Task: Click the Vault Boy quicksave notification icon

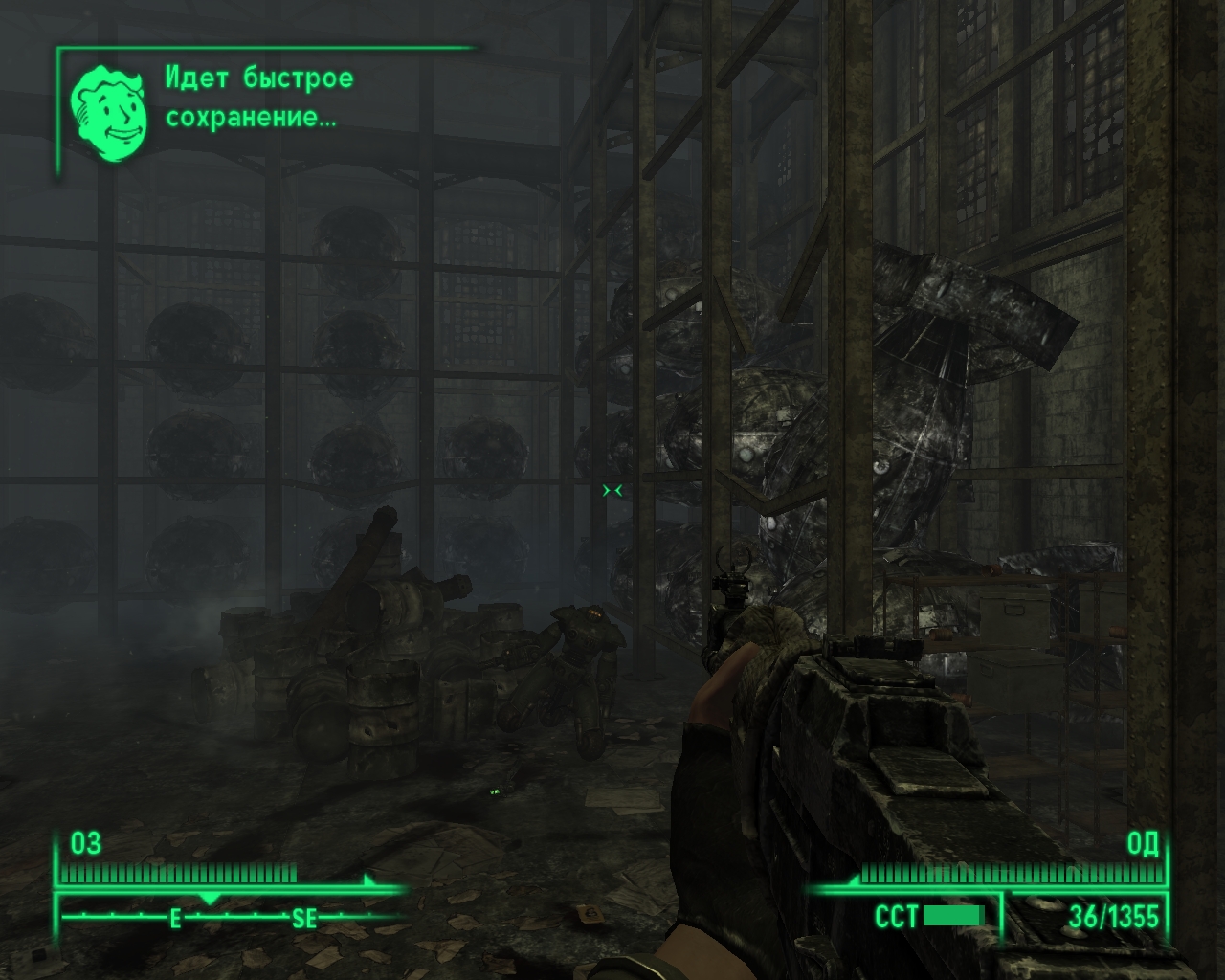Action: pyautogui.click(x=109, y=113)
